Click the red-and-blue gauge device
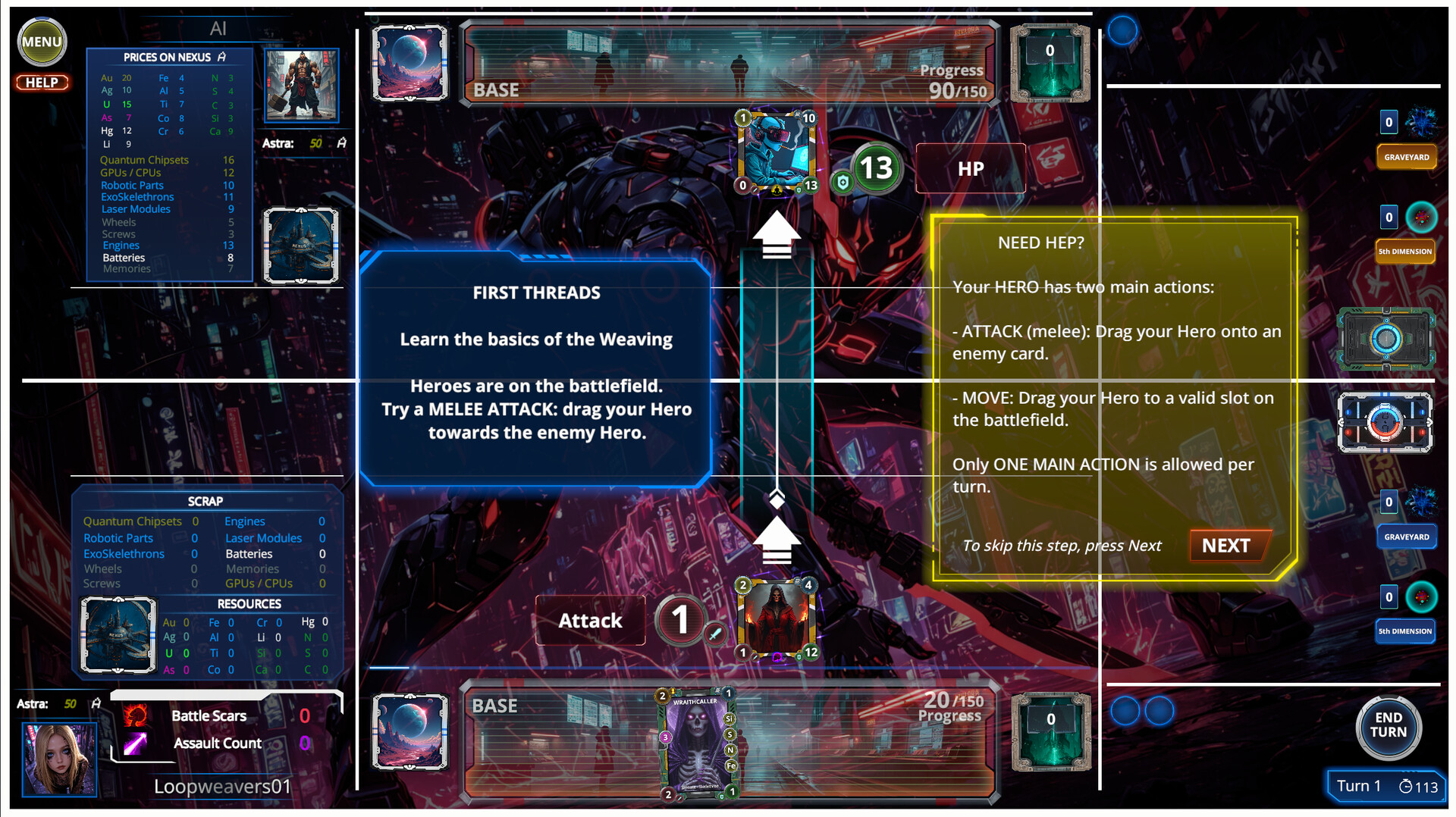Screen dimensions: 1456x817 (1385, 423)
